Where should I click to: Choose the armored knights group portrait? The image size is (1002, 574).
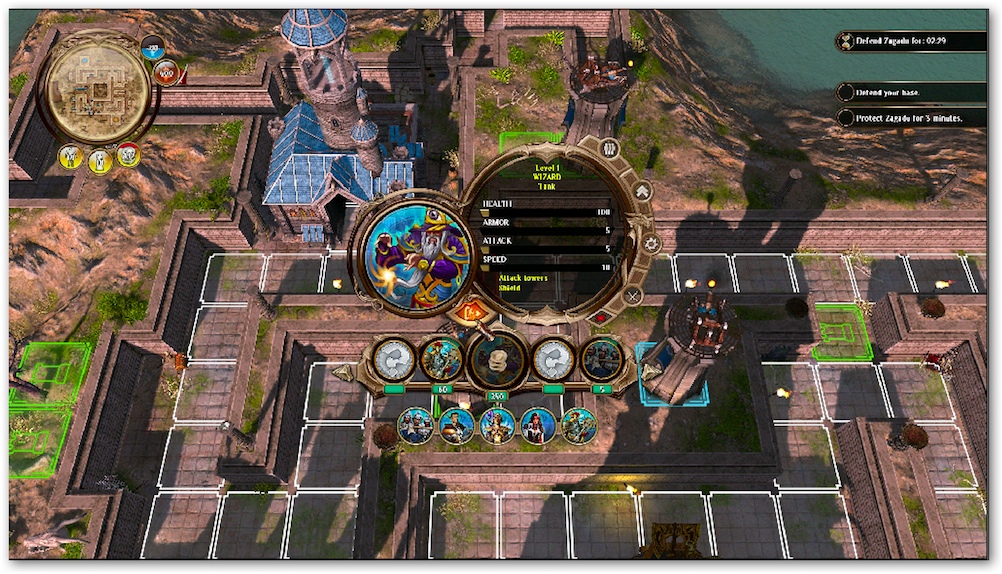415,426
